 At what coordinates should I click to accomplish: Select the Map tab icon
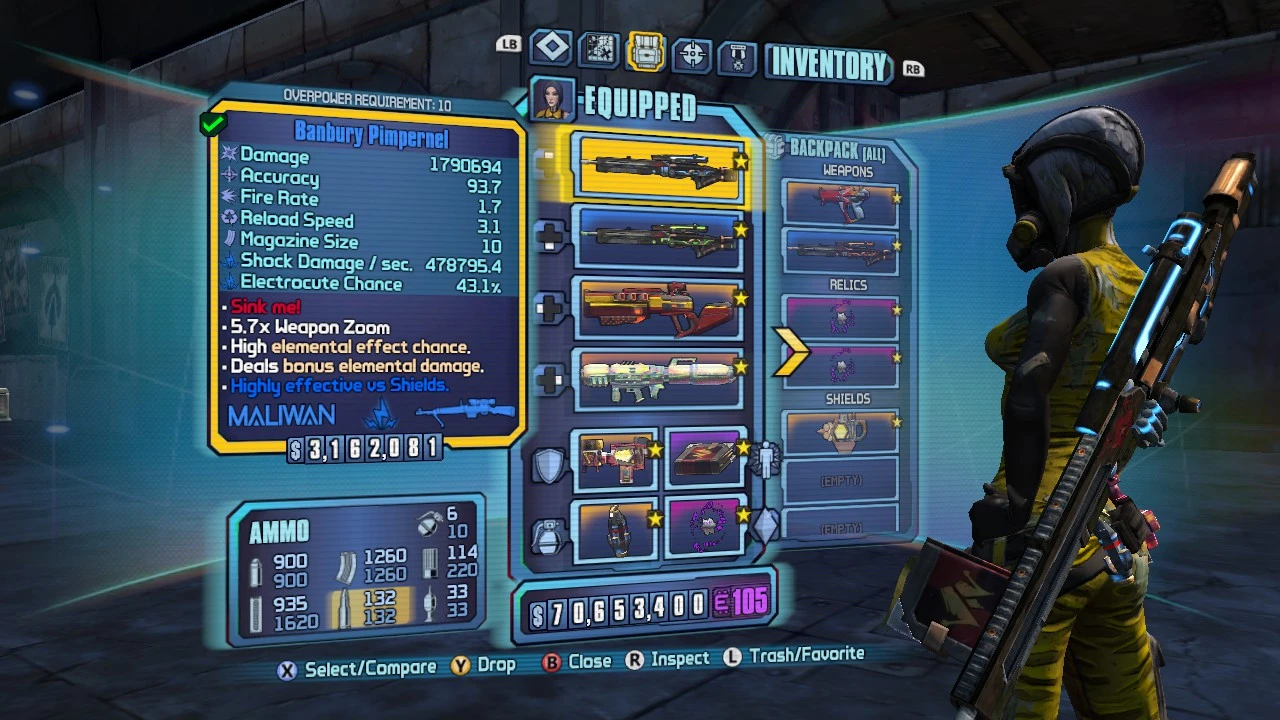pyautogui.click(x=597, y=48)
